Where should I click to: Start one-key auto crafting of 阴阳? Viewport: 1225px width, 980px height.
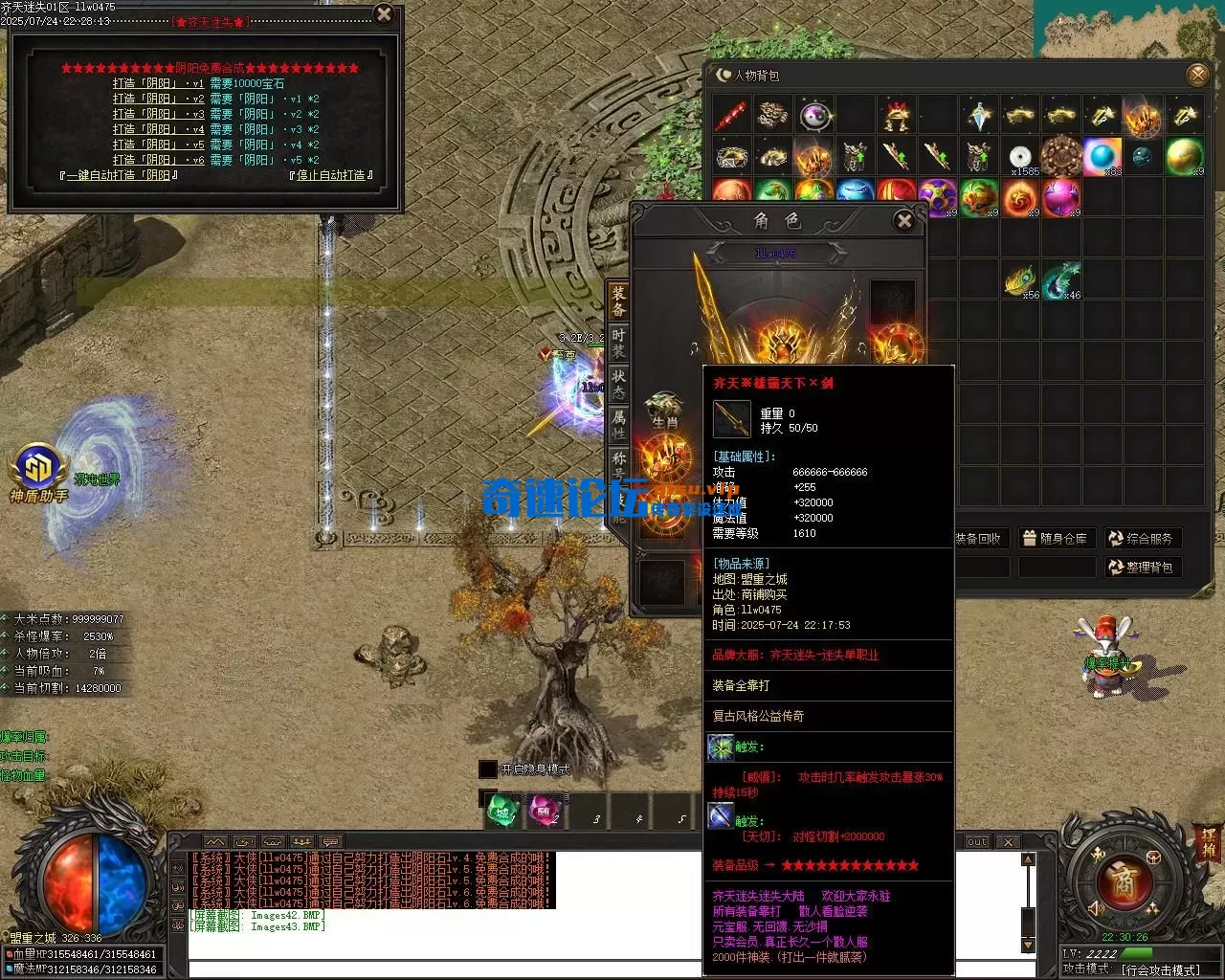point(119,175)
